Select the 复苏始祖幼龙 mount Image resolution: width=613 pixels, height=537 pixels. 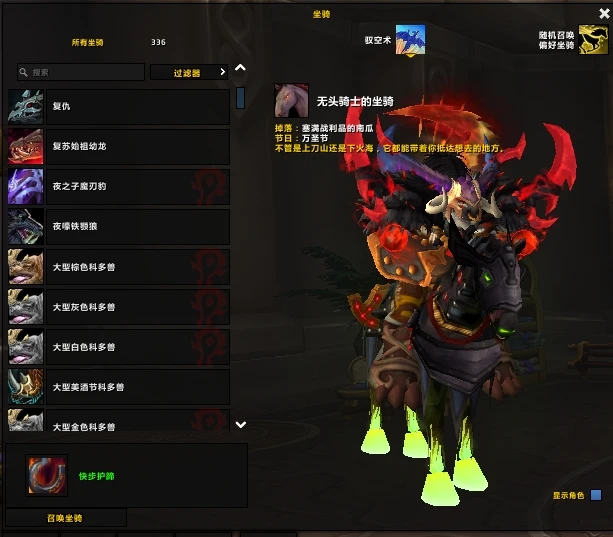point(118,147)
